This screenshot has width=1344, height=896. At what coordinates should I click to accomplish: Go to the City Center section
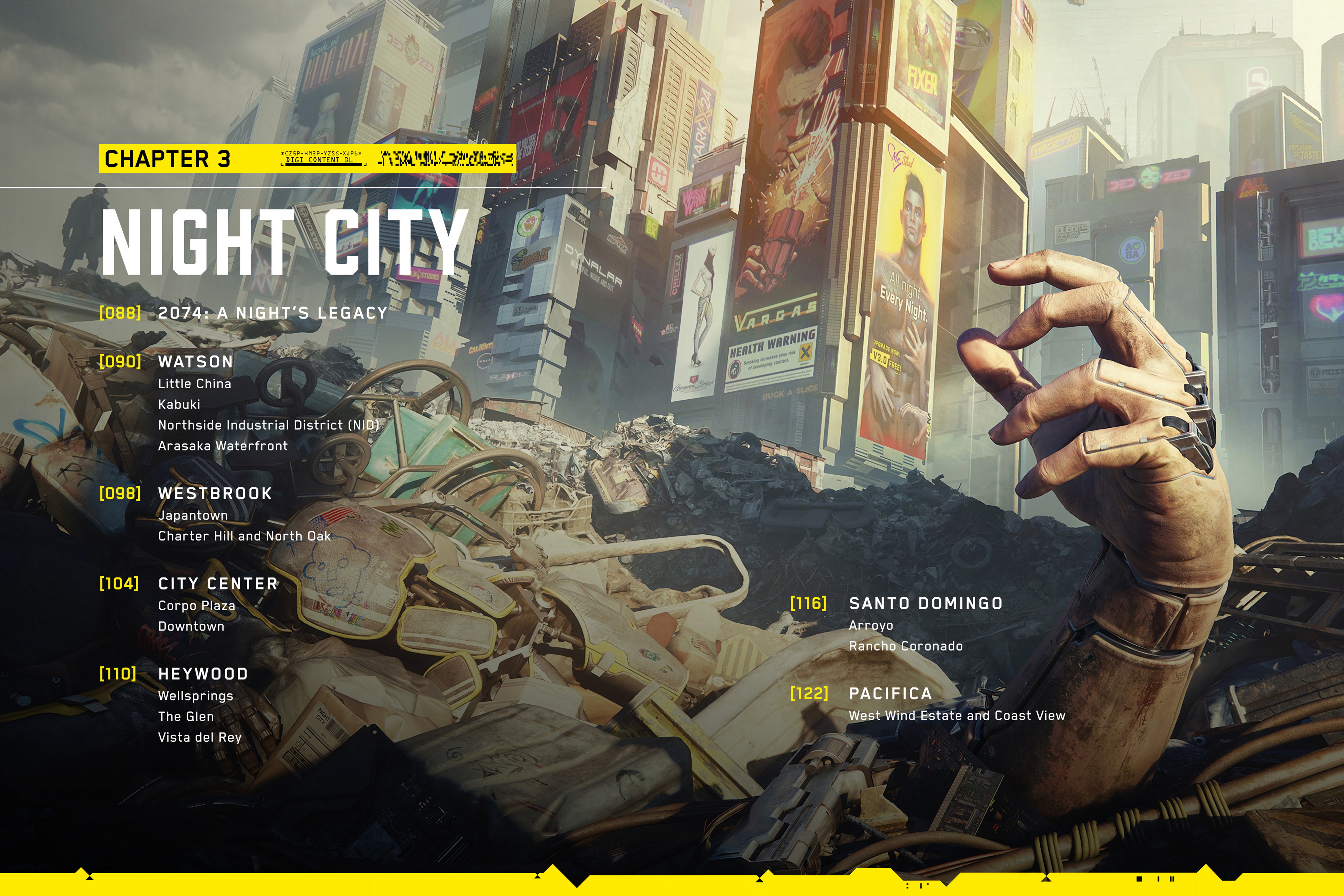pyautogui.click(x=218, y=583)
